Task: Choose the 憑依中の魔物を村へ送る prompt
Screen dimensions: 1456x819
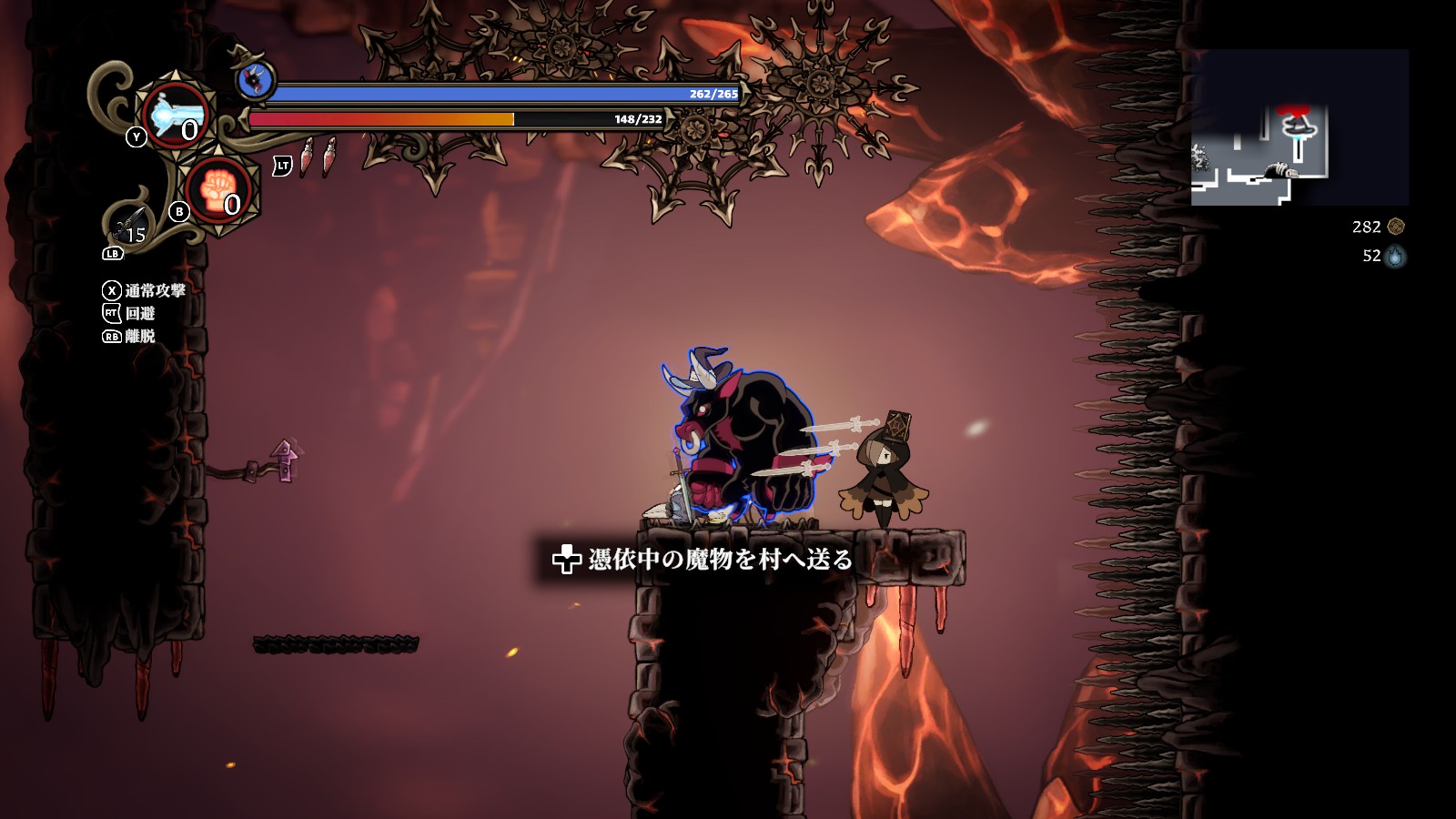Action: 703,559
